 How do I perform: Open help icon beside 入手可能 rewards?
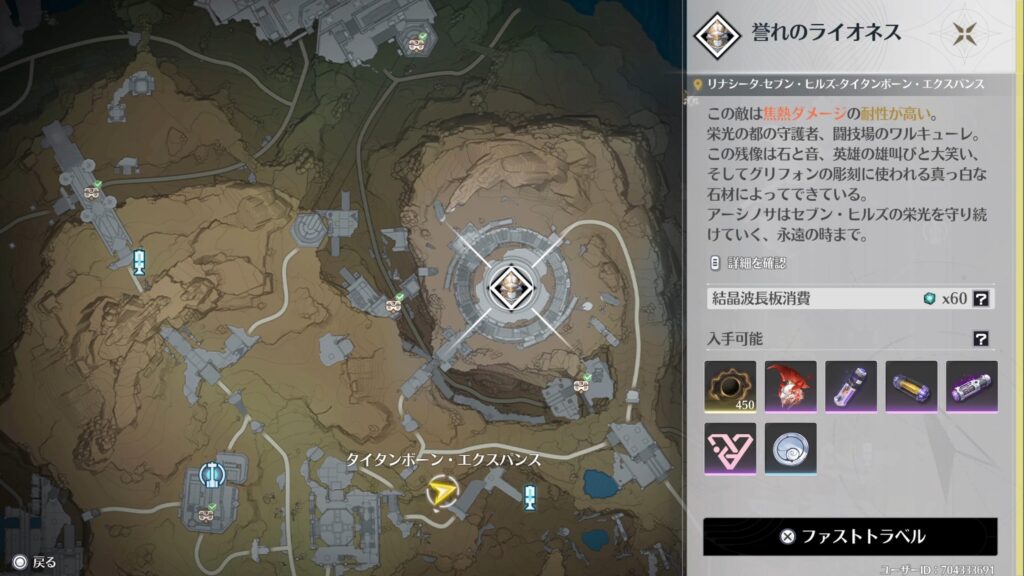click(x=981, y=340)
